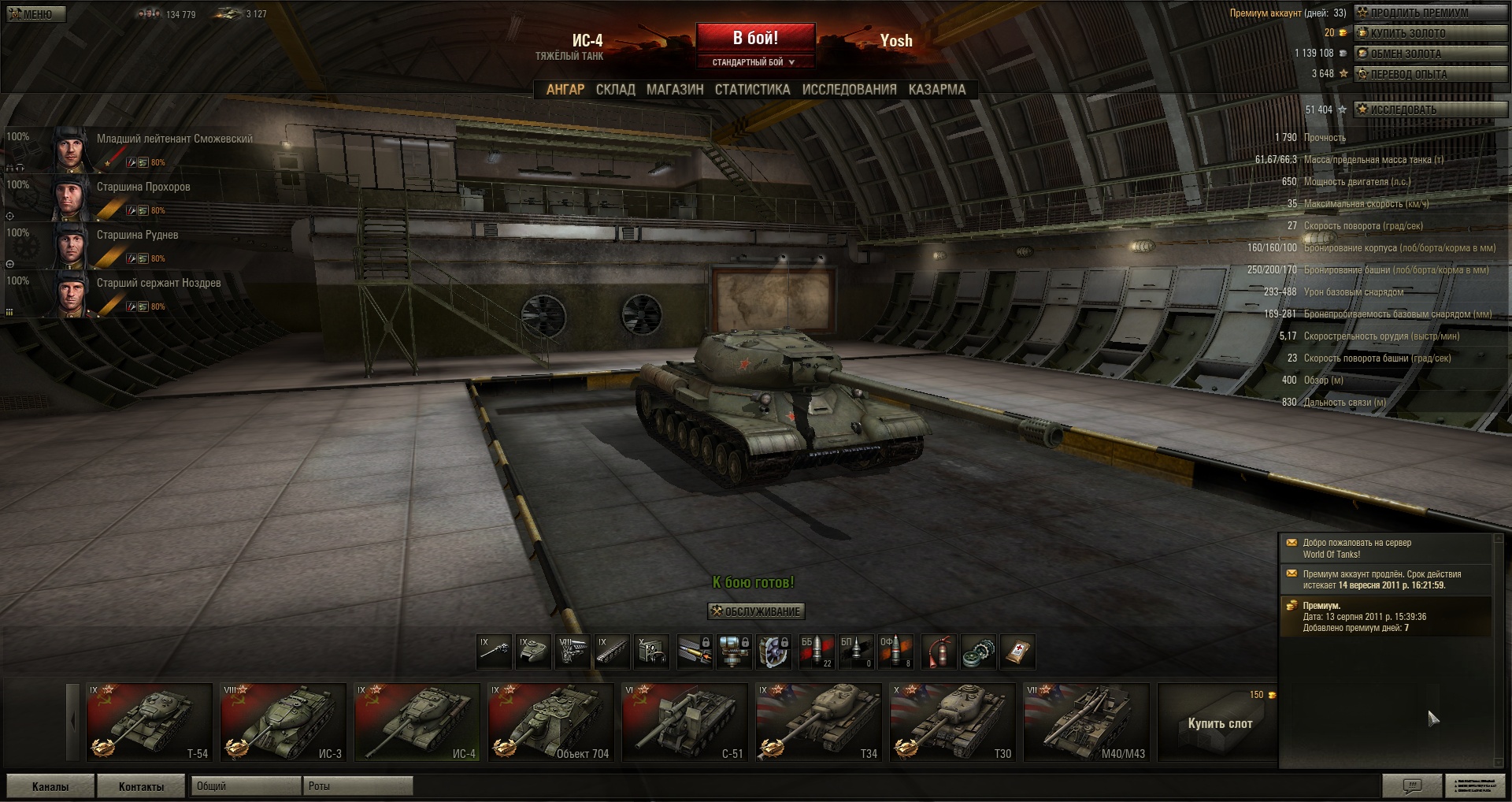Open the battle type dropdown Стандартный бой
The image size is (1512, 802).
pos(754,62)
